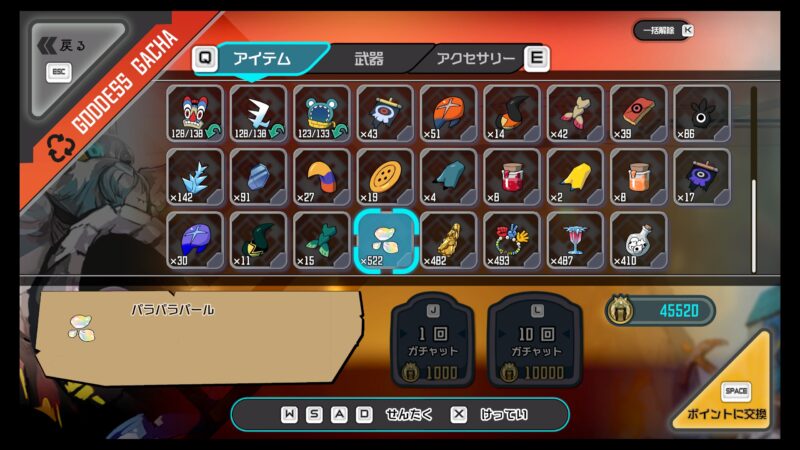This screenshot has height=450, width=800.
Task: Select the ice crystal item x142
Action: (195, 177)
